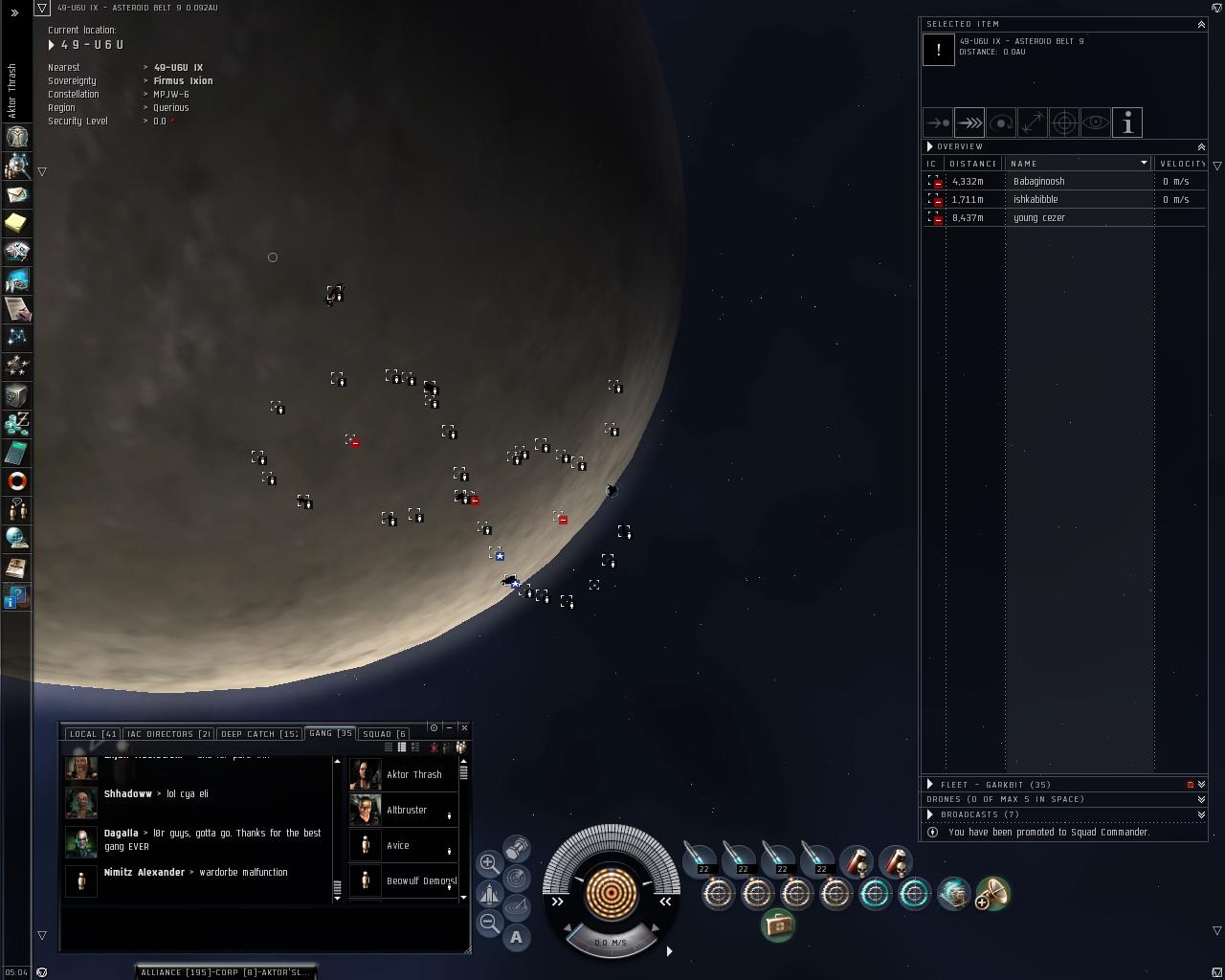Select Babaginoosh in the overview list
The height and width of the screenshot is (980, 1225).
click(1038, 182)
